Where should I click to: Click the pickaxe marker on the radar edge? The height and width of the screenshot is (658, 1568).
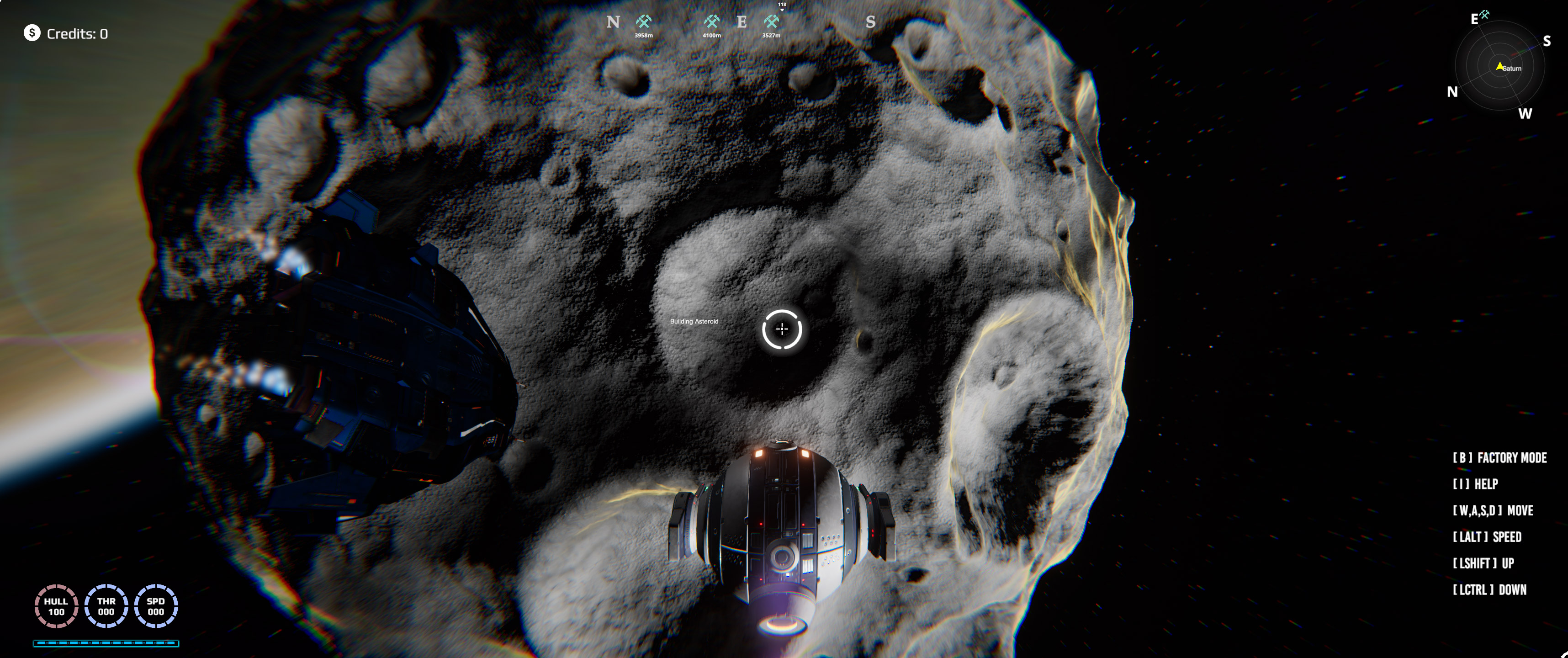1484,15
